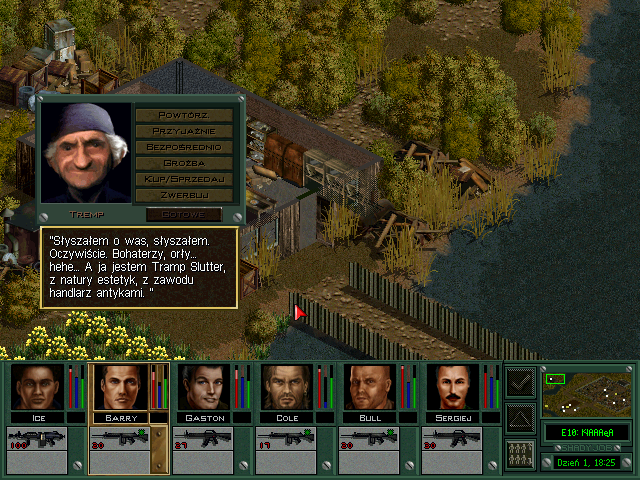Click the checkmark end-turn button

[x=520, y=383]
